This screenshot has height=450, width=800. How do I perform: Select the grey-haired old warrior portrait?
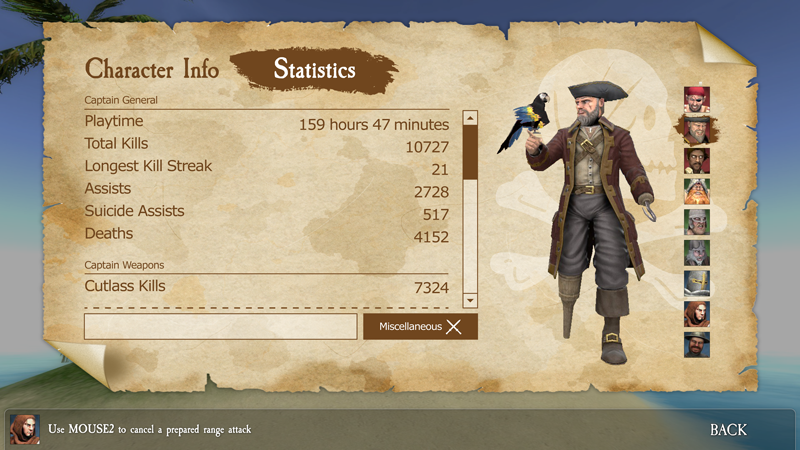coord(696,252)
